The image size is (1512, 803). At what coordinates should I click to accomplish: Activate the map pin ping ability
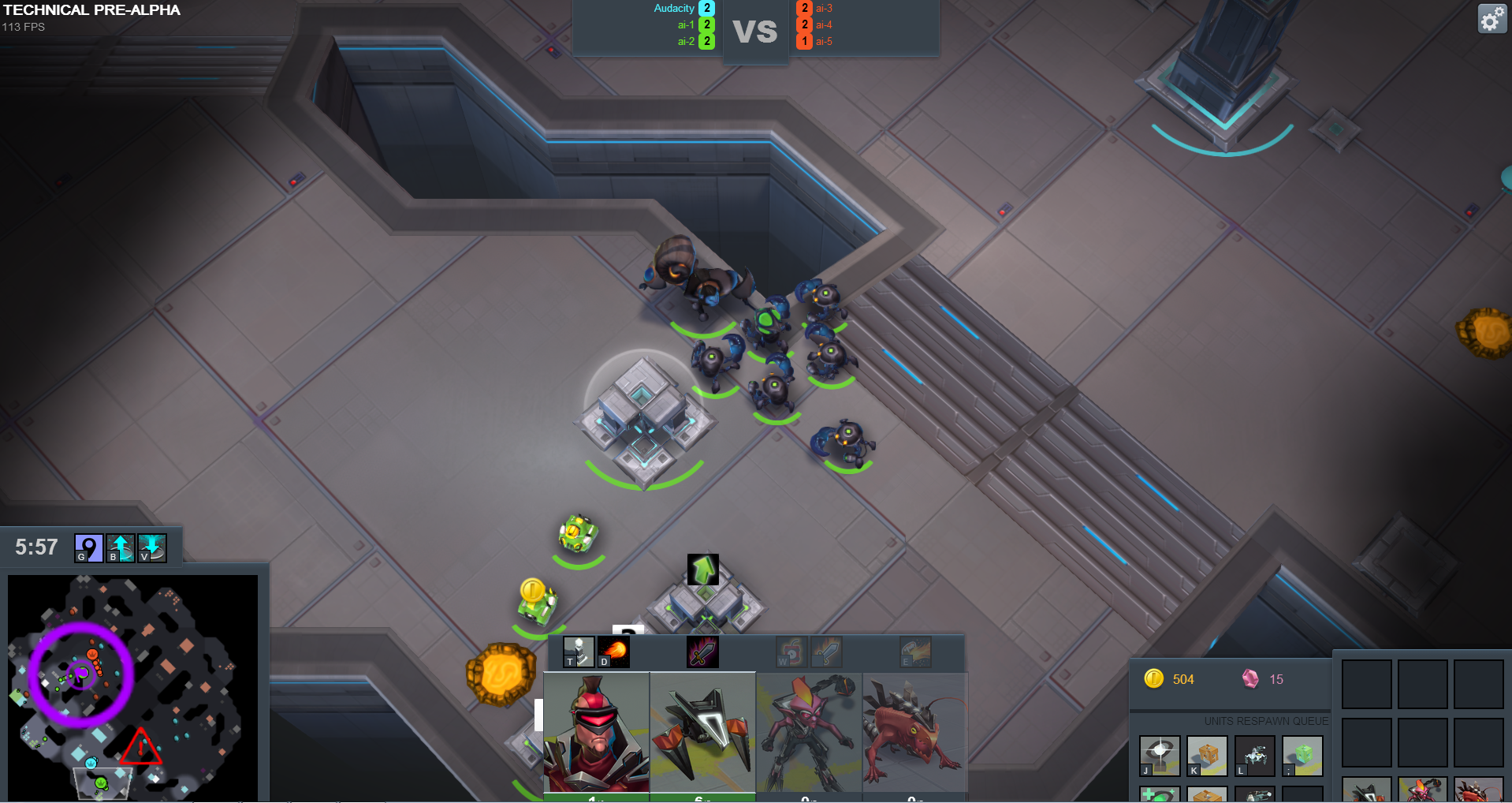[x=88, y=547]
